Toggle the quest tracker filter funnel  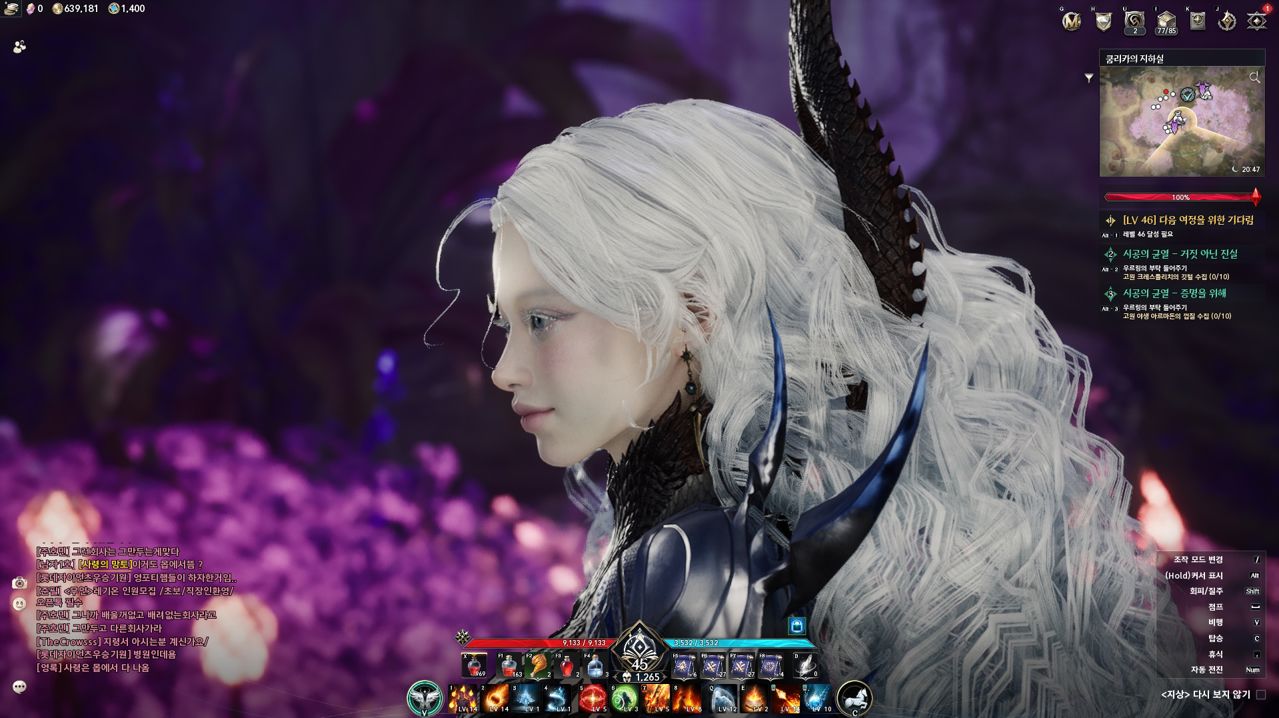(x=1089, y=77)
